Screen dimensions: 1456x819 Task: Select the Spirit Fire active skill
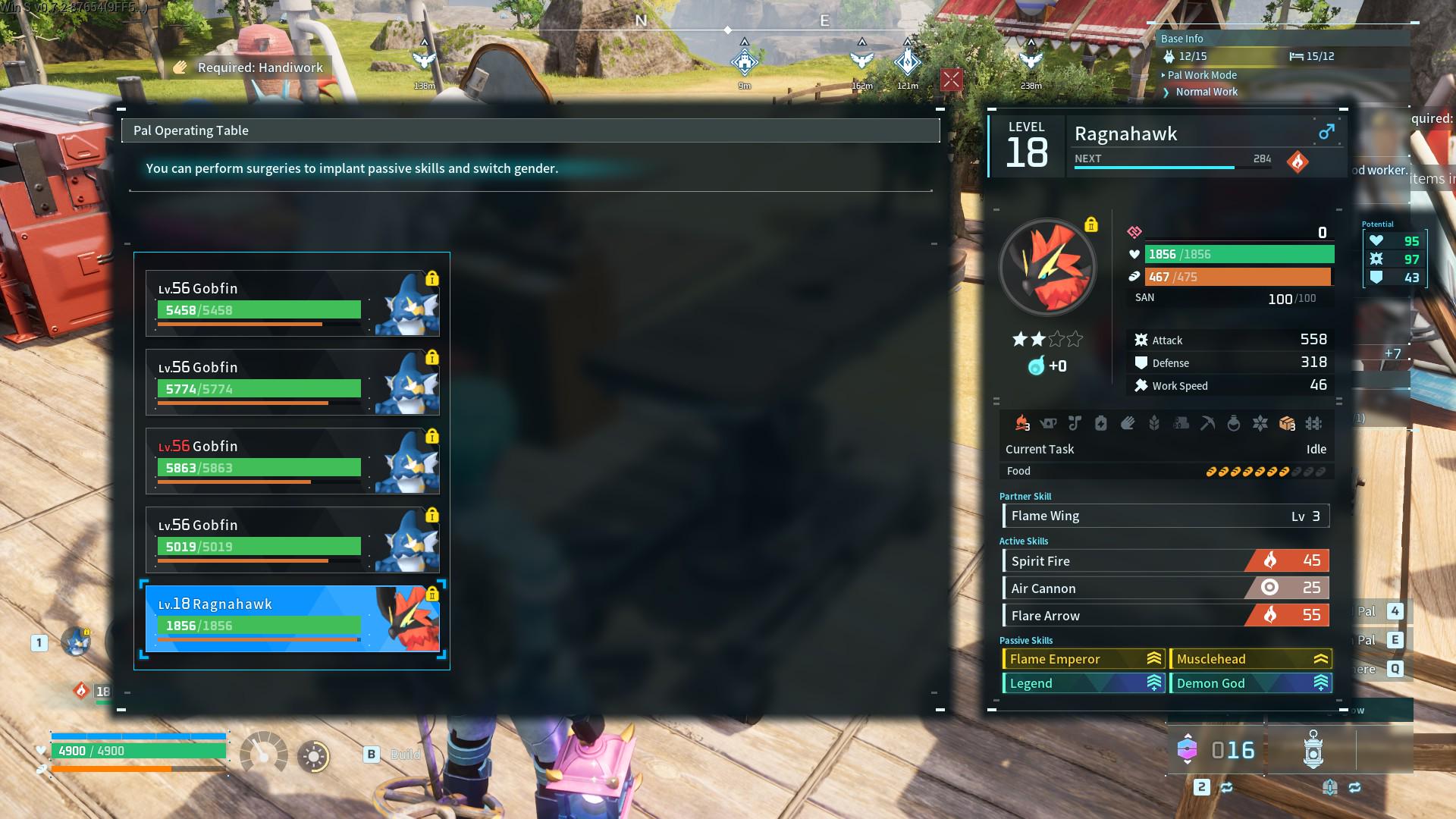click(x=1165, y=561)
